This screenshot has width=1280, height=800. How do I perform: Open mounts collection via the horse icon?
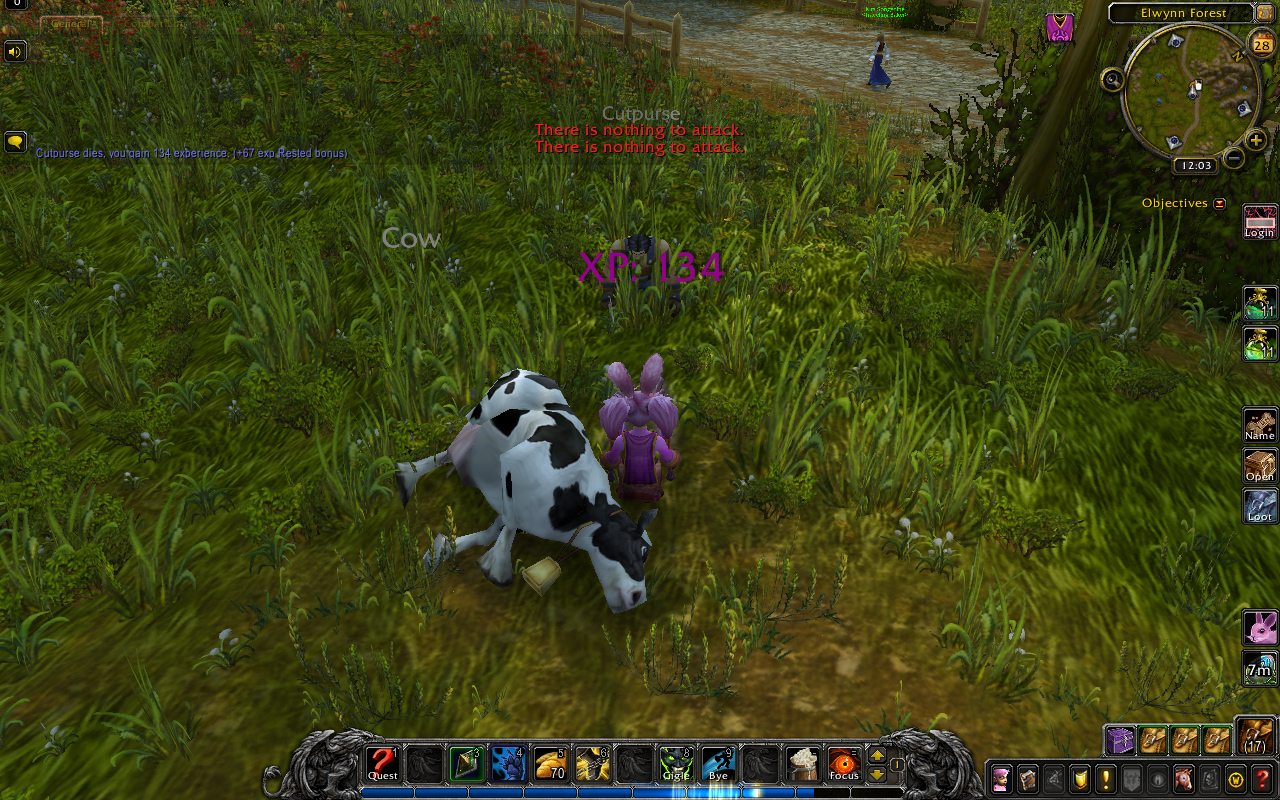(1184, 779)
